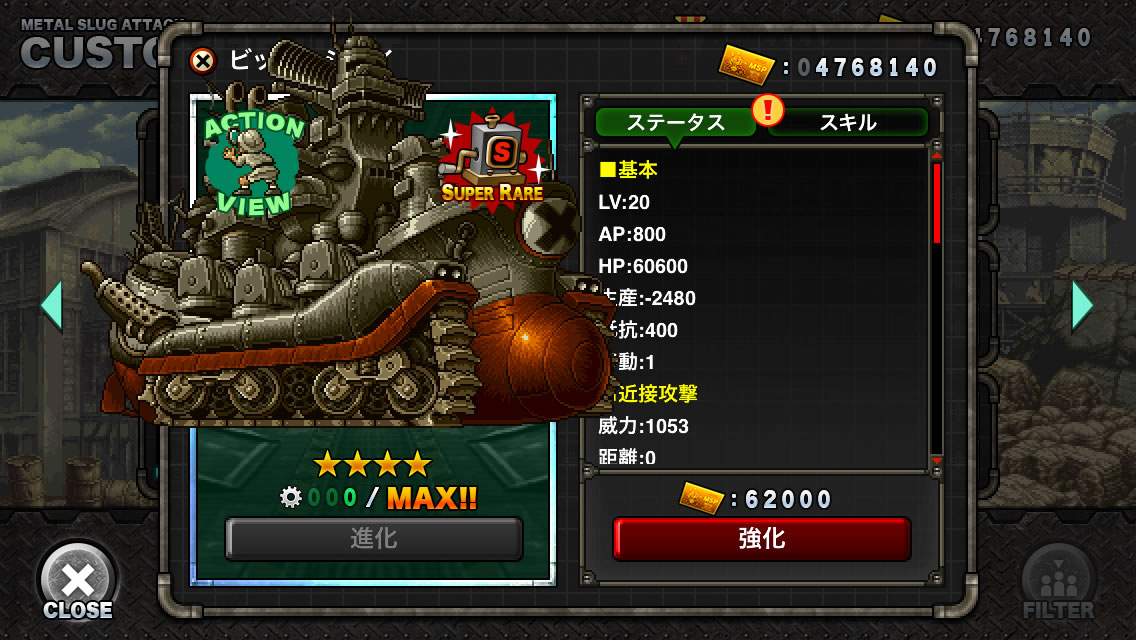Go to previous unit with left arrow
The image size is (1136, 640).
coord(51,305)
